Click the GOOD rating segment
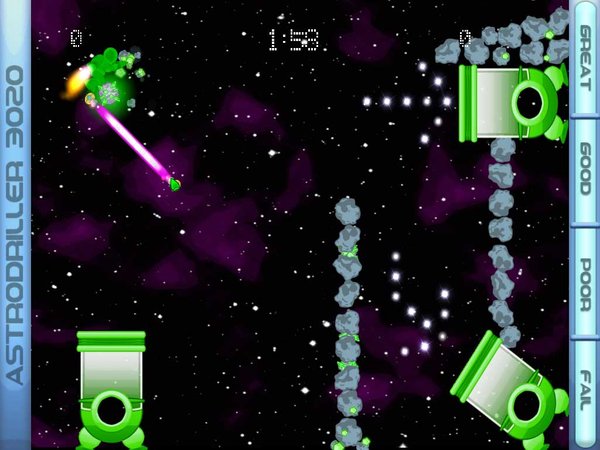This screenshot has height=450, width=600. coord(585,168)
